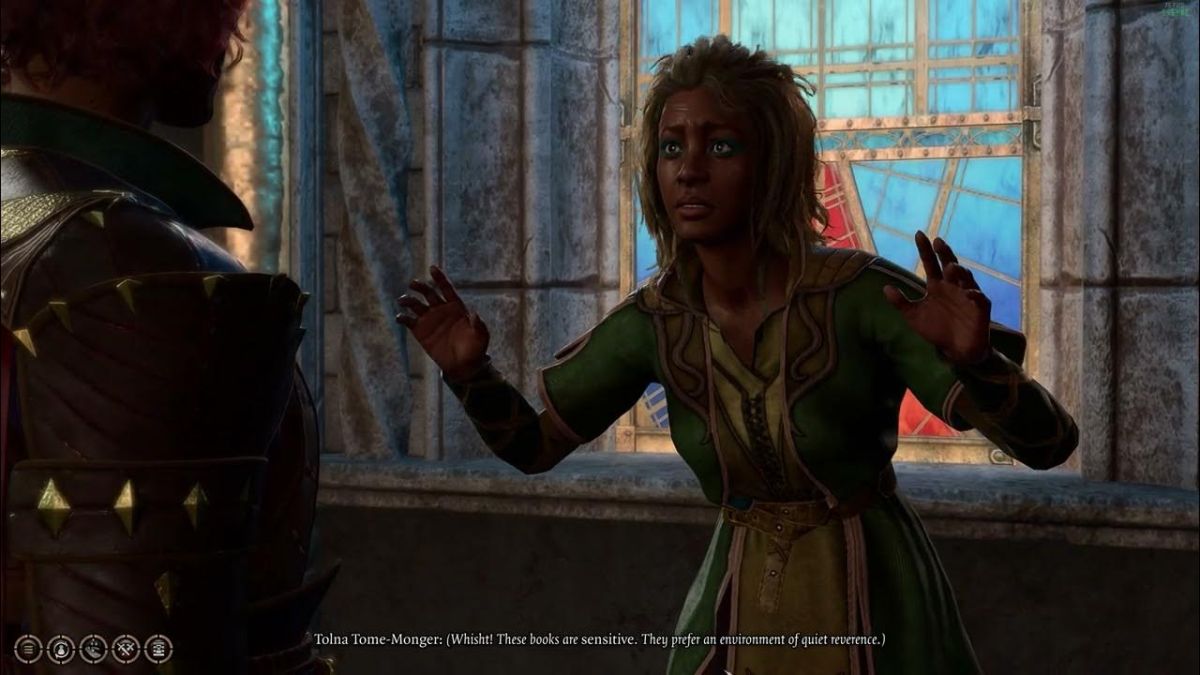The width and height of the screenshot is (1200, 675).
Task: Click the character swap icon
Action: (60, 648)
